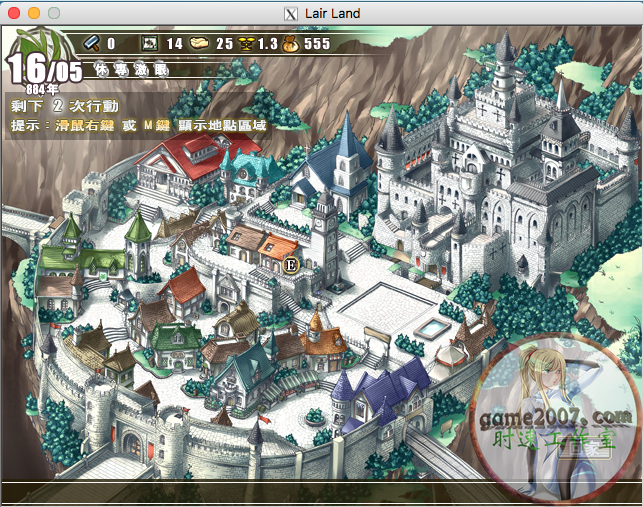Image resolution: width=643 pixels, height=507 pixels.
Task: Close the Lair Land window
Action: pos(13,13)
